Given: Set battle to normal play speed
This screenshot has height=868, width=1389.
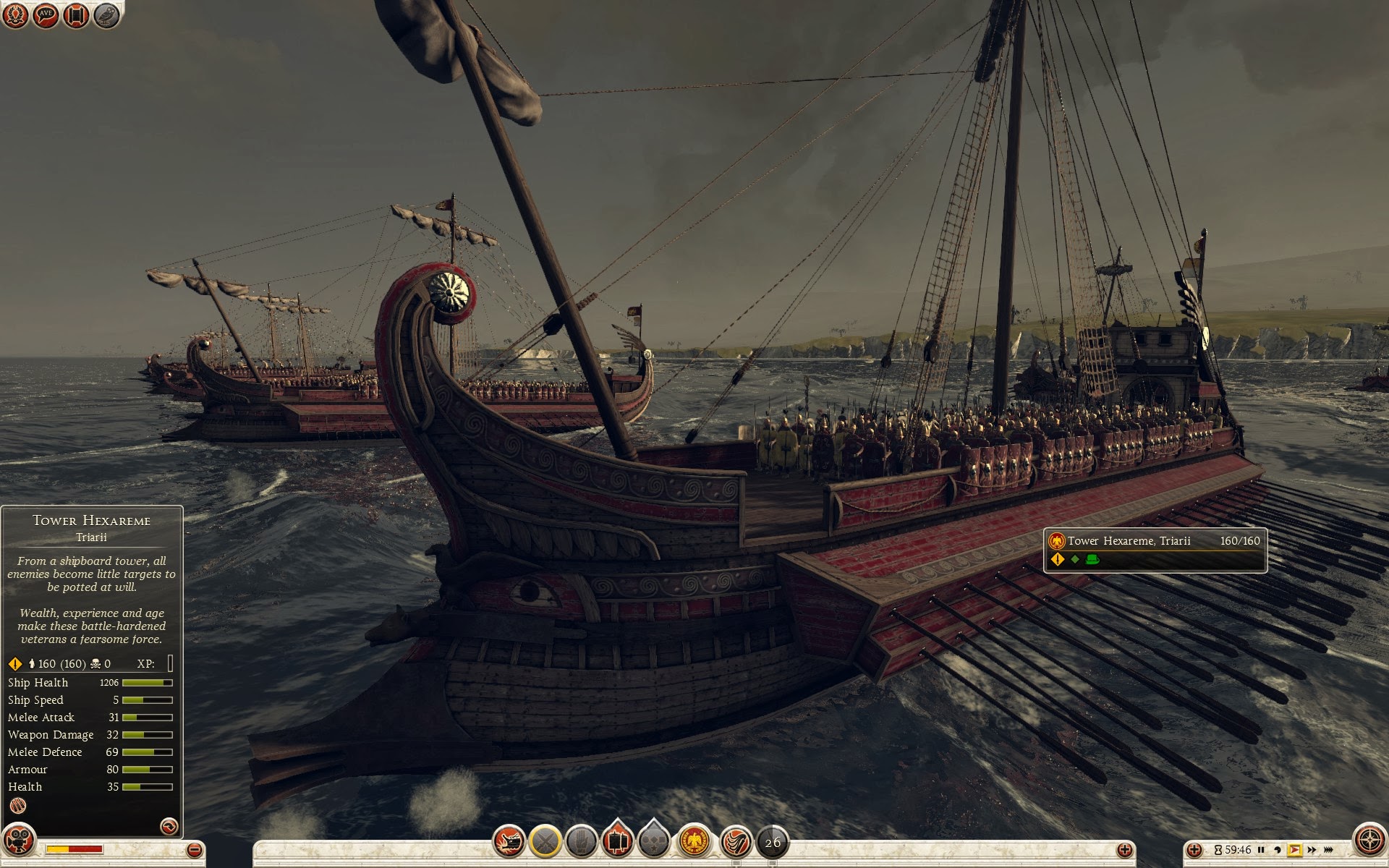Looking at the screenshot, I should pos(1295,850).
